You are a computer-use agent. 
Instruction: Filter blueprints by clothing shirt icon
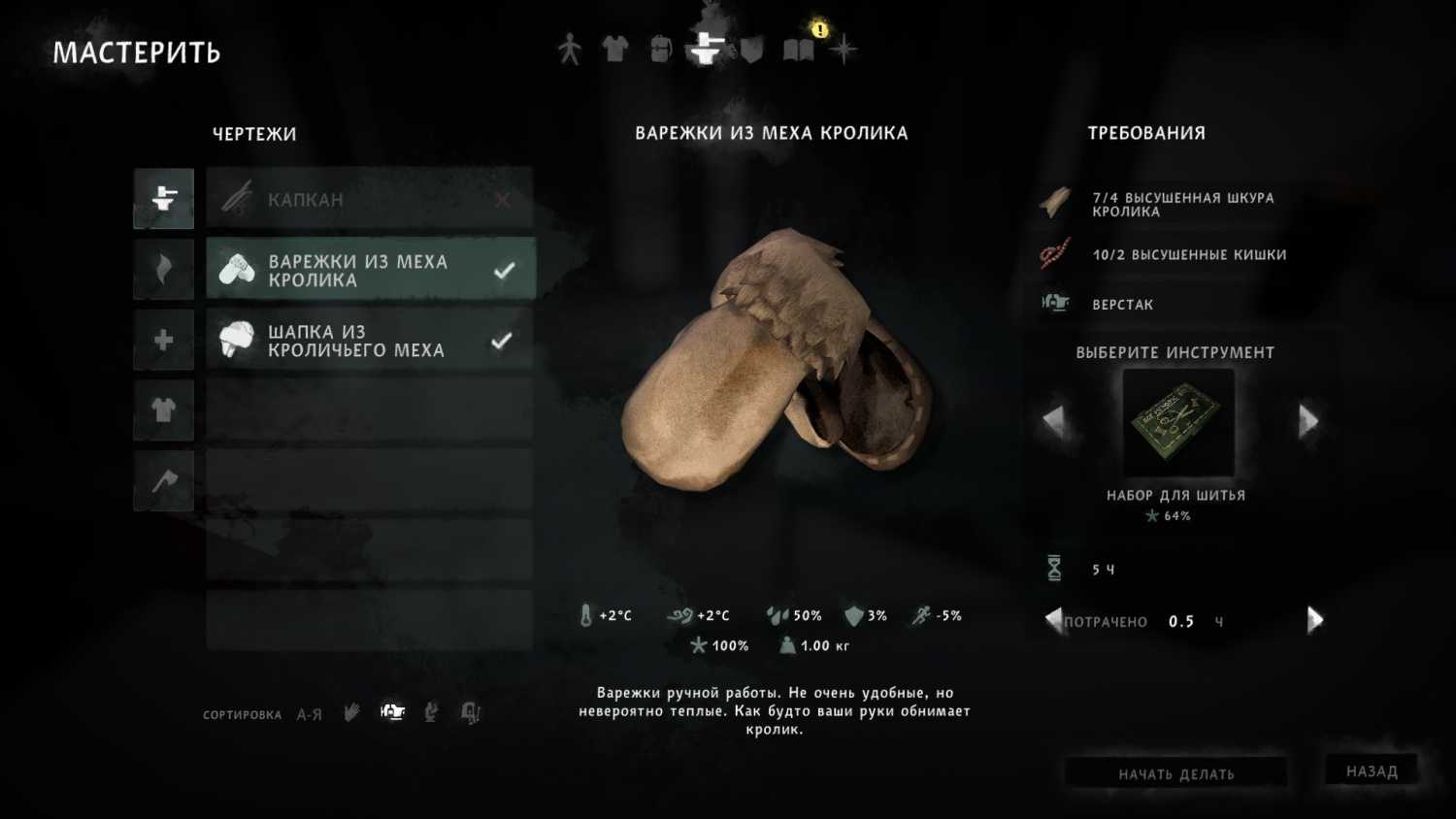pyautogui.click(x=163, y=410)
